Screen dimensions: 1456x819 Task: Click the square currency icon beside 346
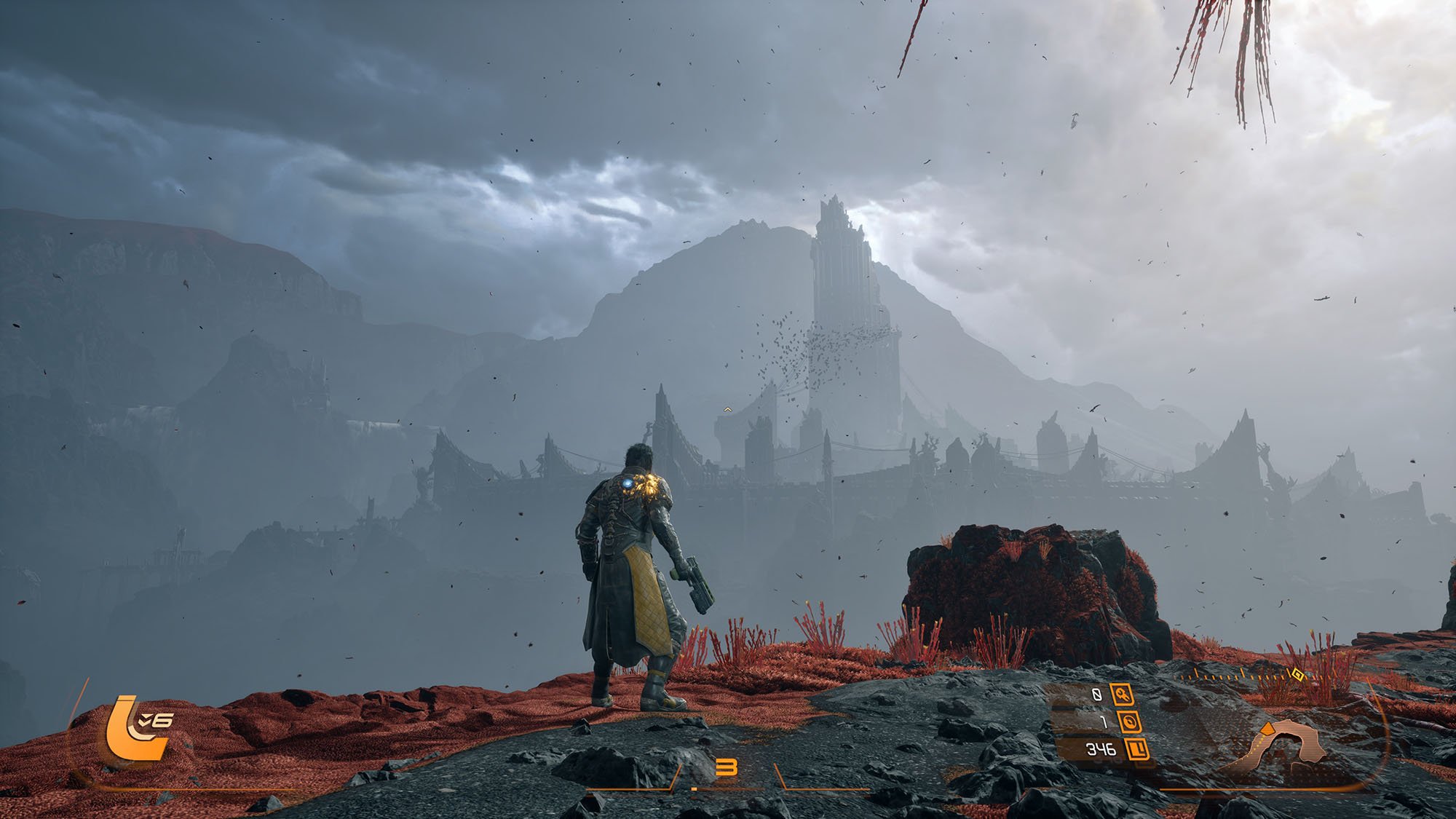pos(1136,748)
